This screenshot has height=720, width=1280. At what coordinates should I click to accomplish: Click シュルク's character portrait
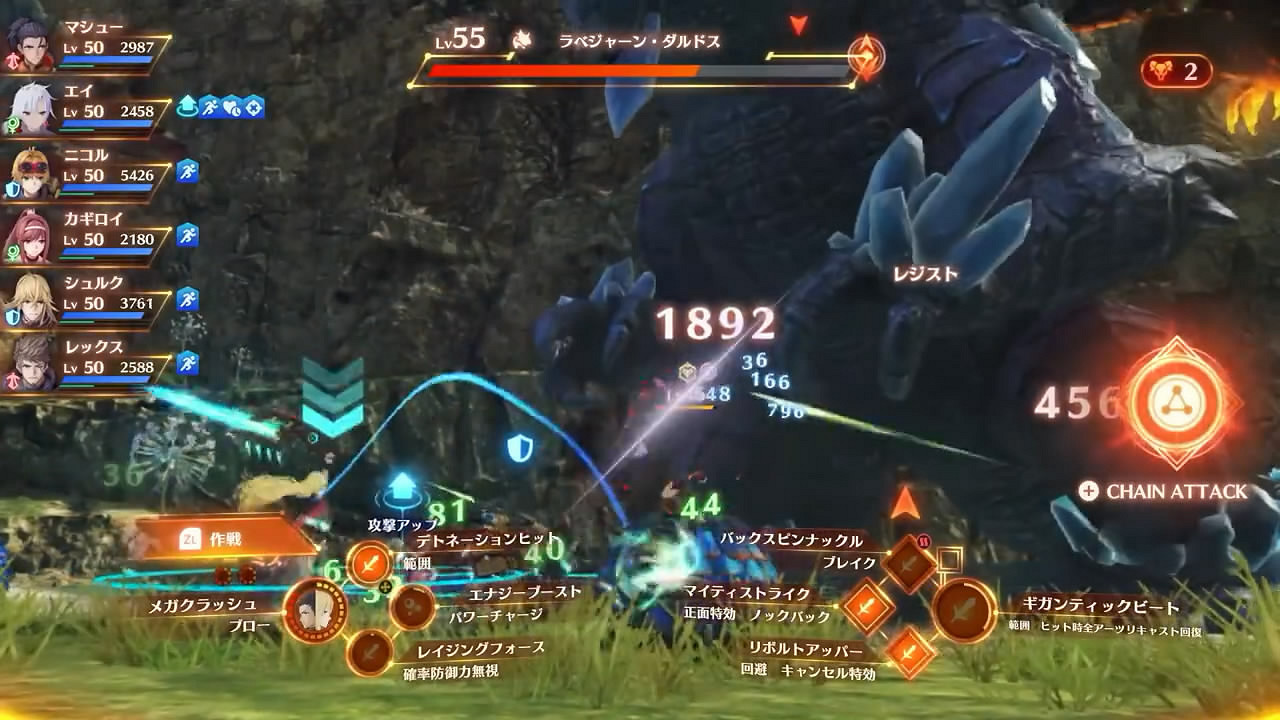[x=30, y=297]
